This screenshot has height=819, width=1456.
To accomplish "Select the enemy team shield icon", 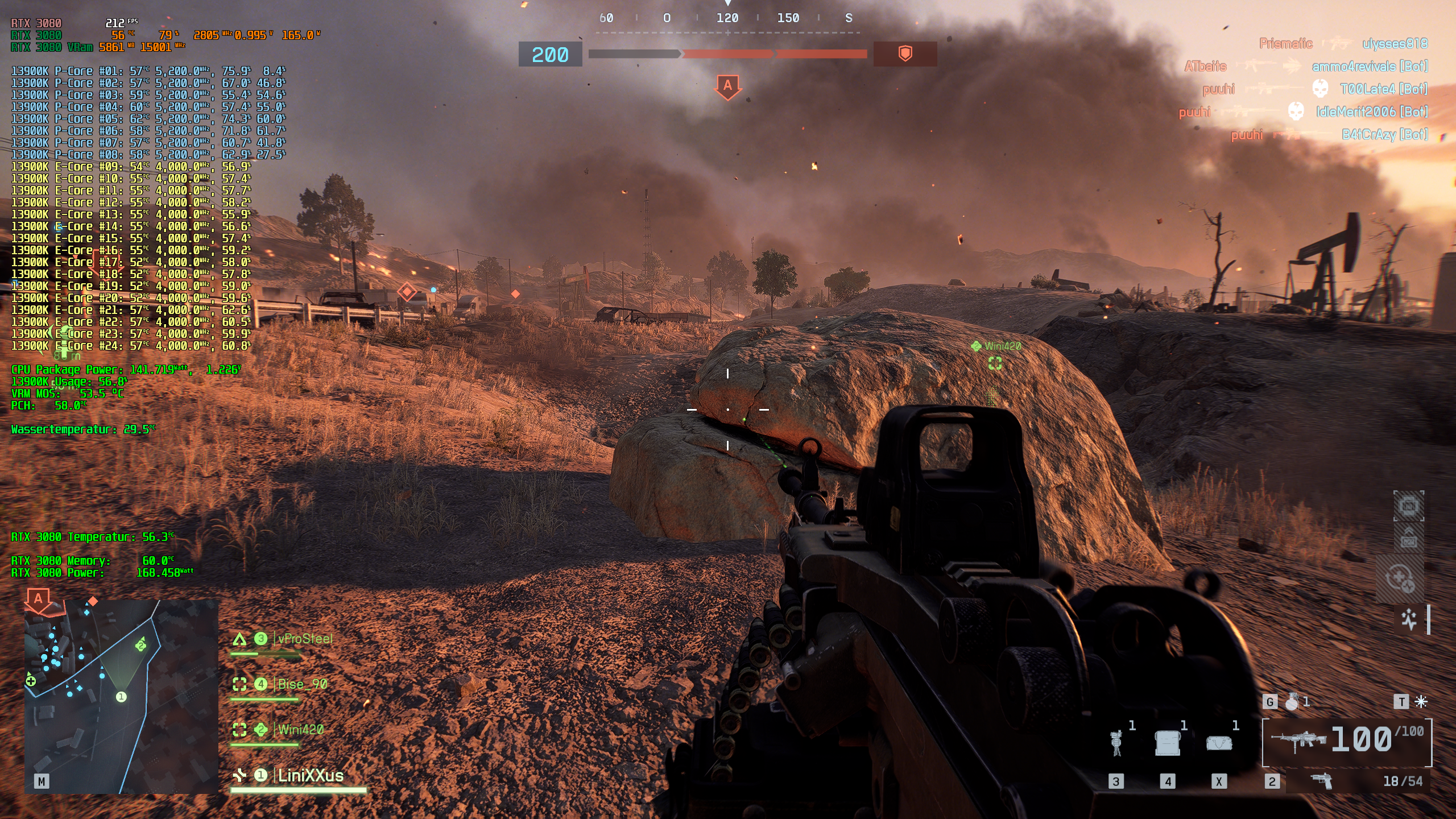I will click(x=905, y=54).
